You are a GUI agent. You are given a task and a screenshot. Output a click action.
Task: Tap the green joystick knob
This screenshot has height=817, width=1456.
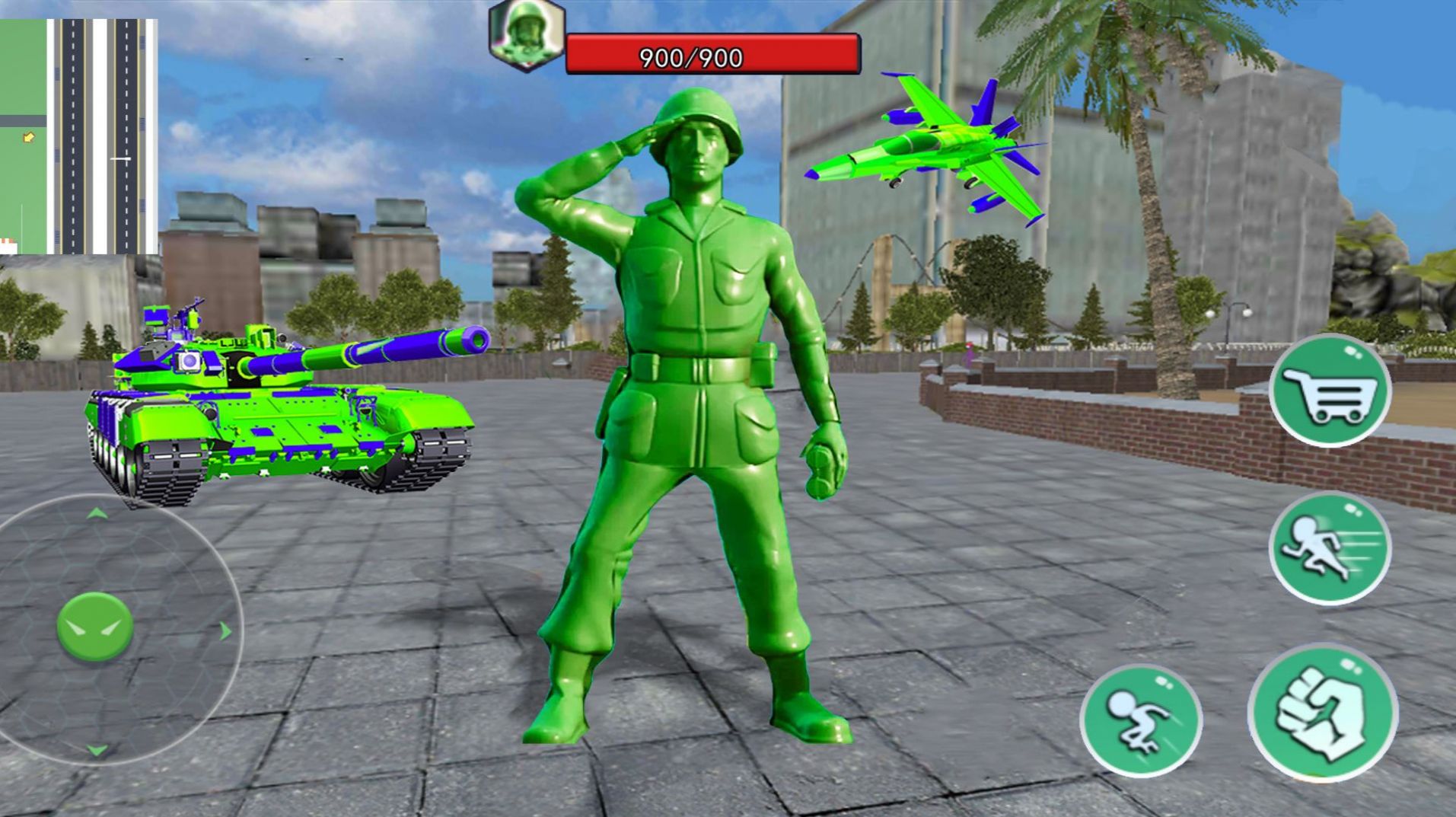coord(95,627)
